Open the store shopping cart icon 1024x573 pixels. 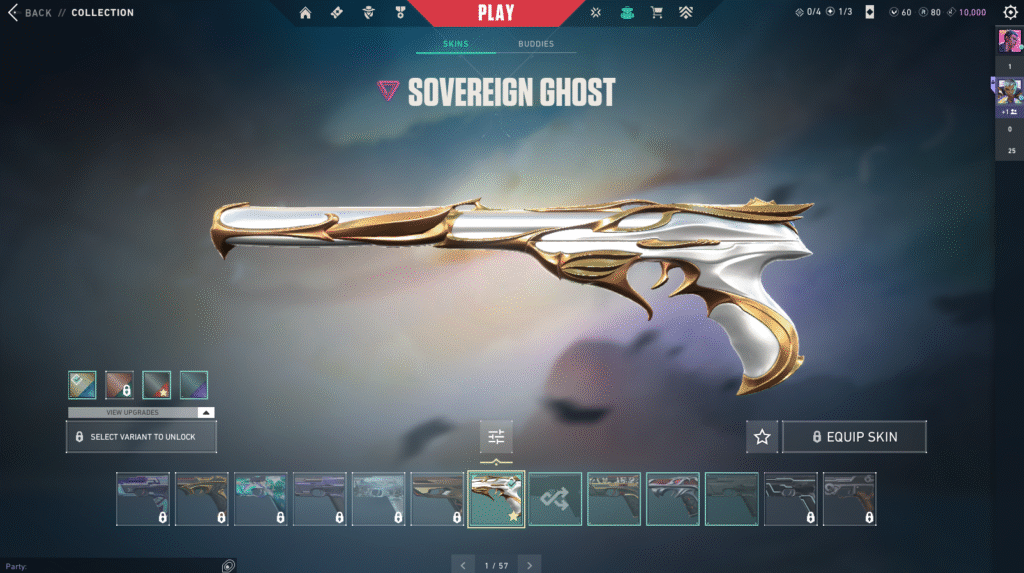(x=657, y=13)
